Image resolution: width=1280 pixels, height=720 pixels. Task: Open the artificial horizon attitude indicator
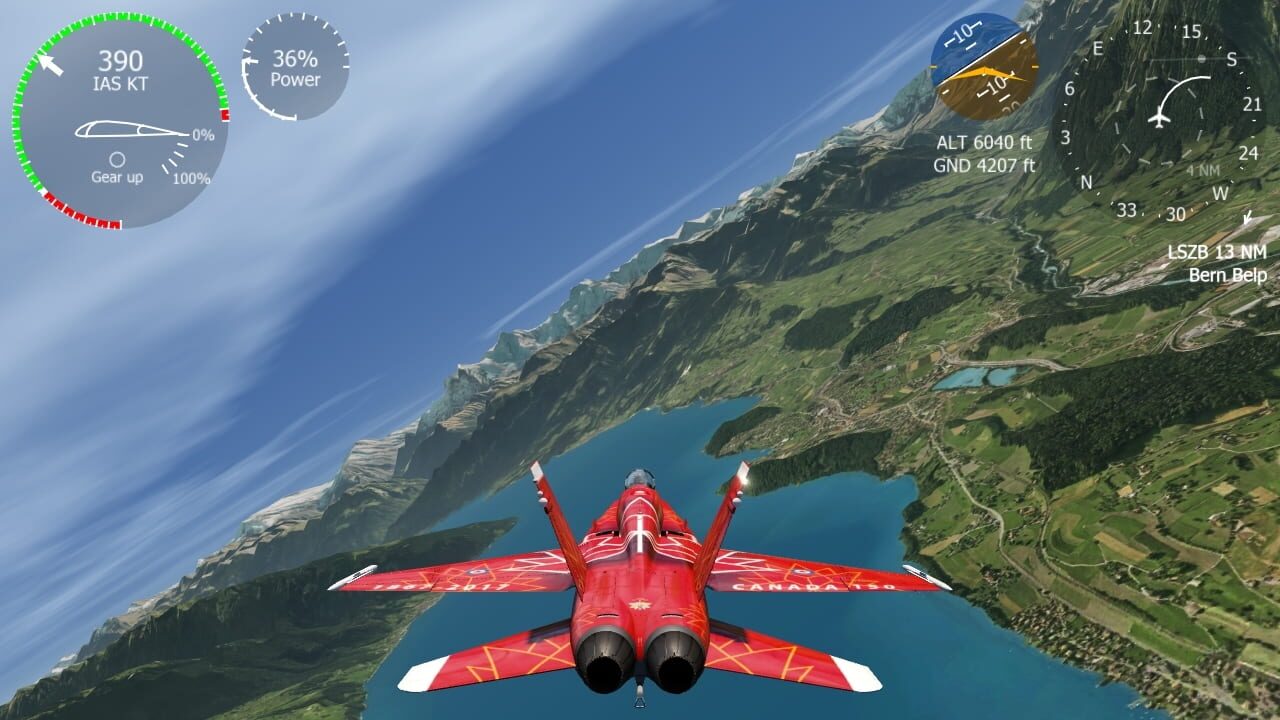click(x=985, y=65)
